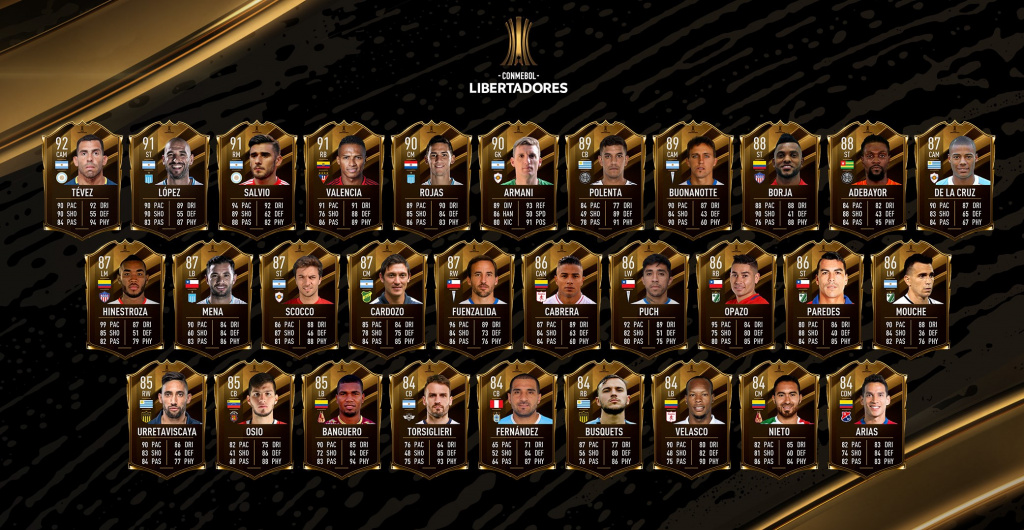Choose the Busquets player card

[x=604, y=418]
